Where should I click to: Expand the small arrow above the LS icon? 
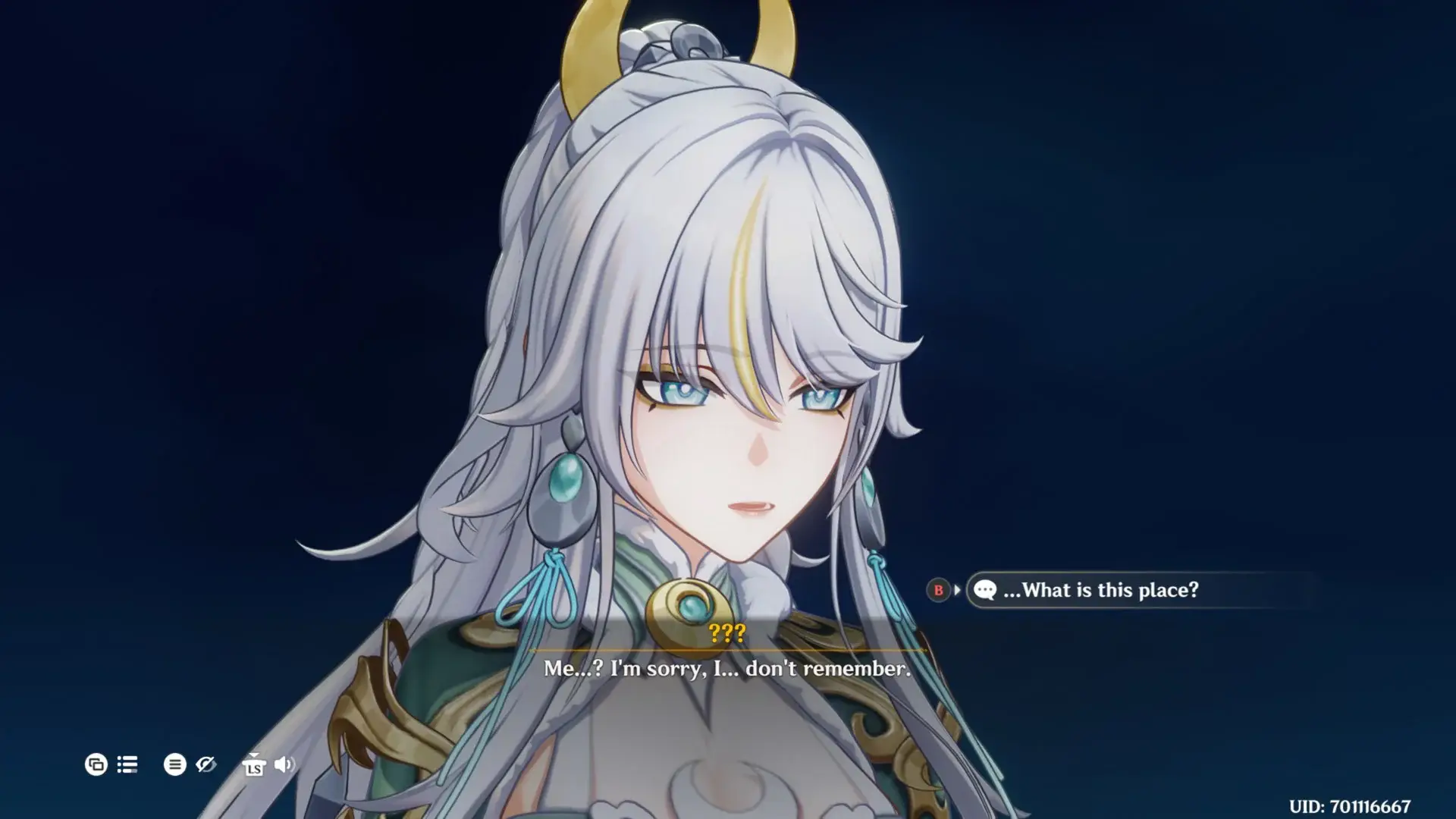point(255,755)
